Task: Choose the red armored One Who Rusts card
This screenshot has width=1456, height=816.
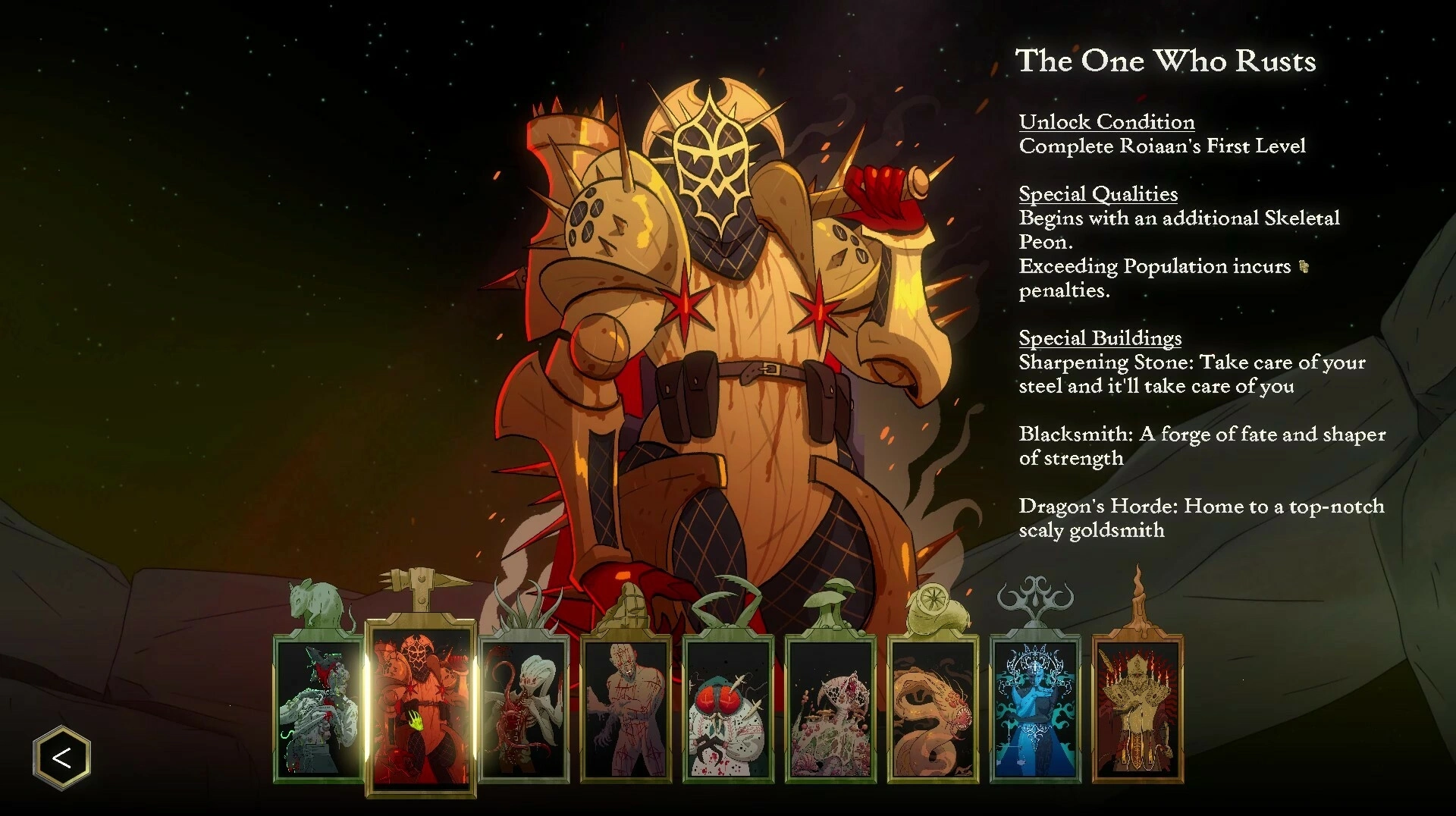Action: click(421, 709)
